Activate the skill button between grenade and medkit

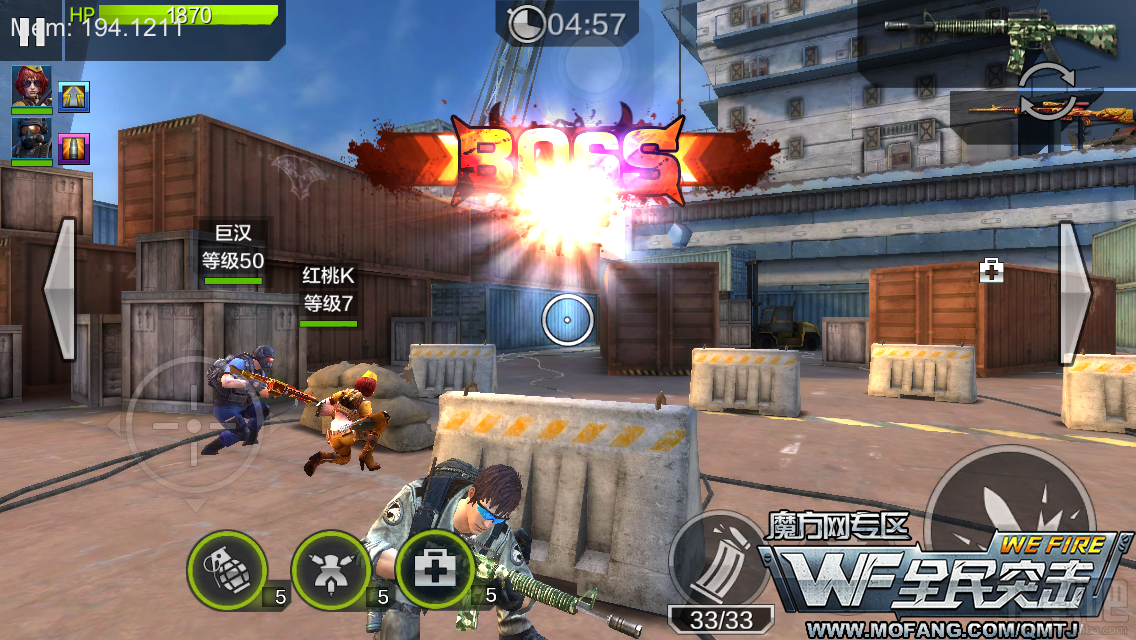[x=331, y=570]
